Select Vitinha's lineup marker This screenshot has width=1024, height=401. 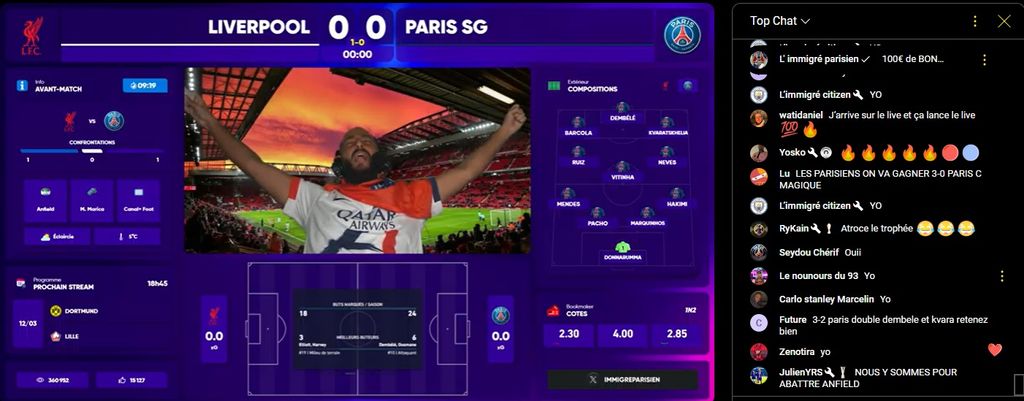[622, 169]
